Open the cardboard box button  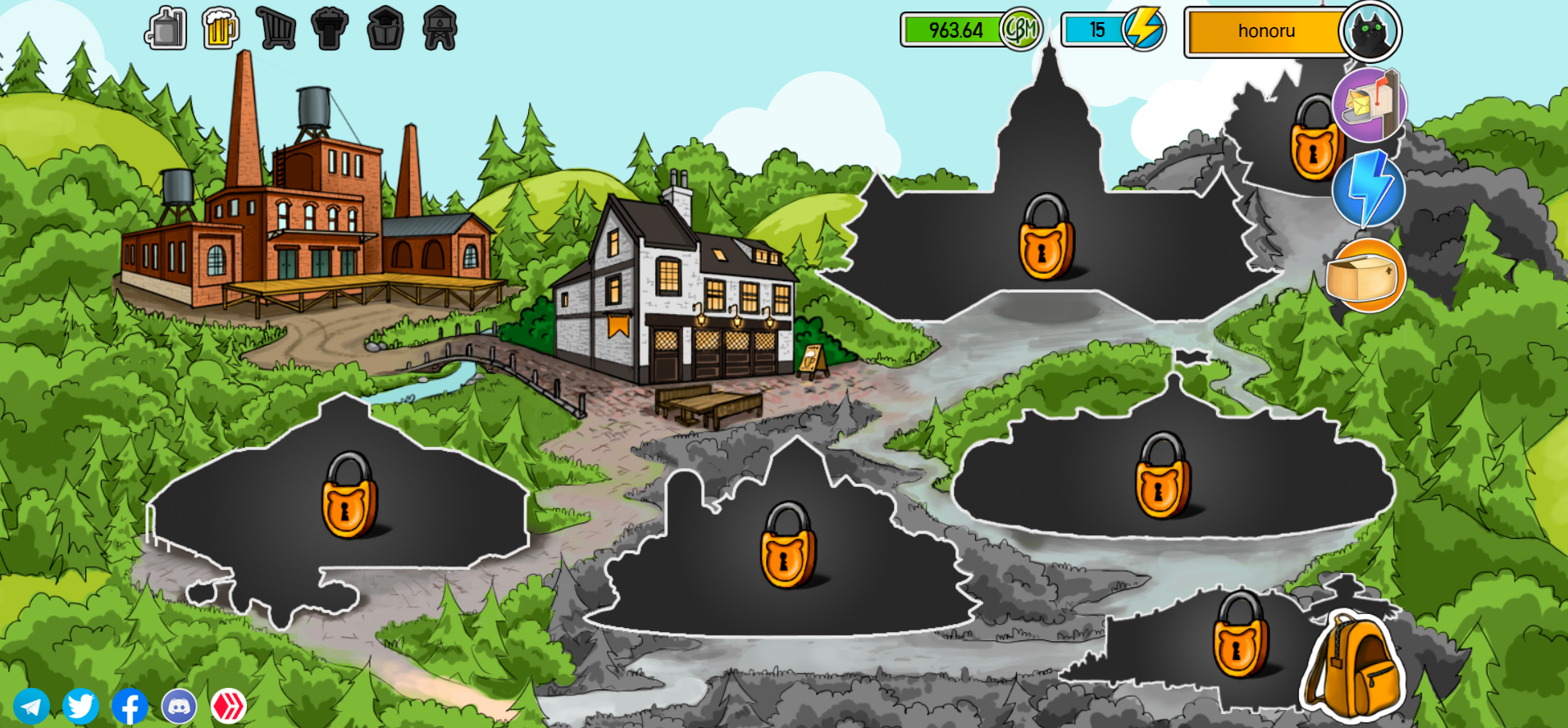pyautogui.click(x=1365, y=275)
